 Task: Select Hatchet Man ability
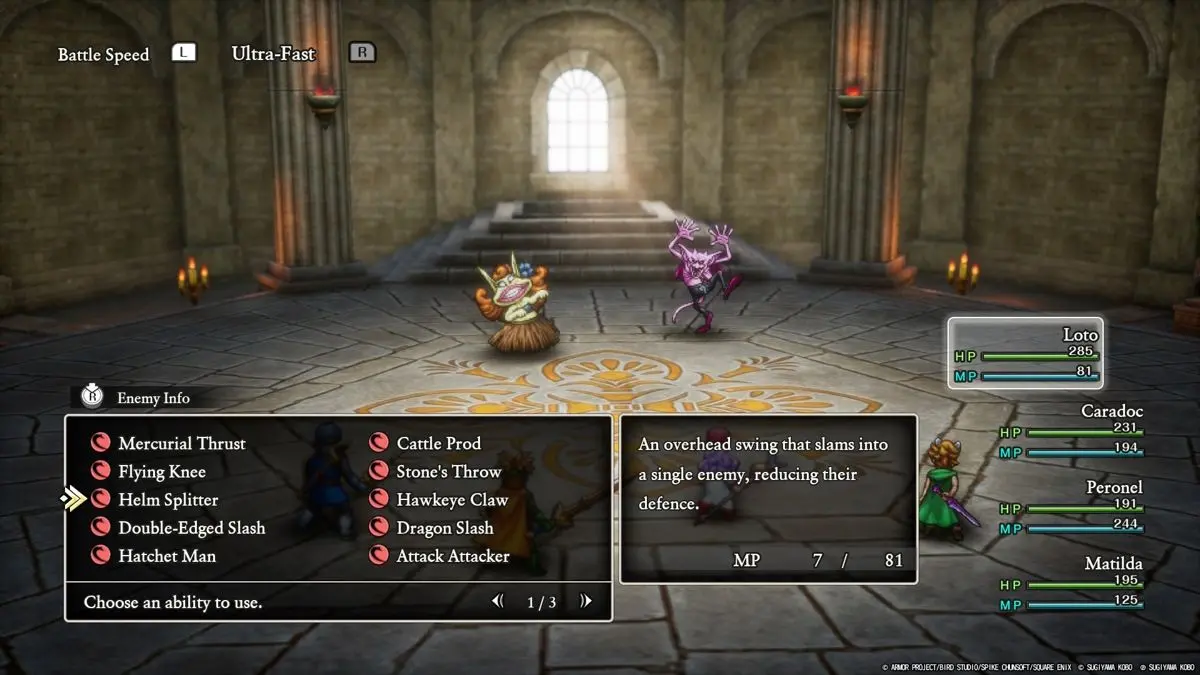(166, 555)
